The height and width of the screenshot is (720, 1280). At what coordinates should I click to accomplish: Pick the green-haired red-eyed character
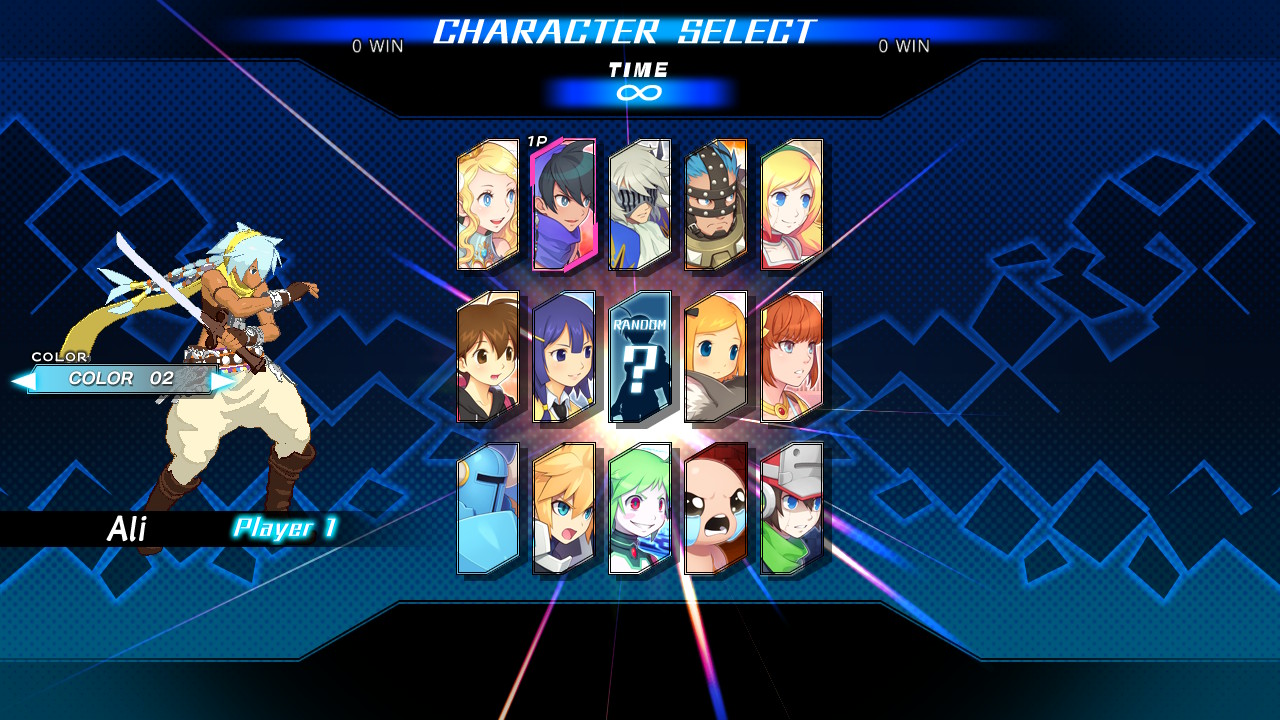click(x=640, y=509)
